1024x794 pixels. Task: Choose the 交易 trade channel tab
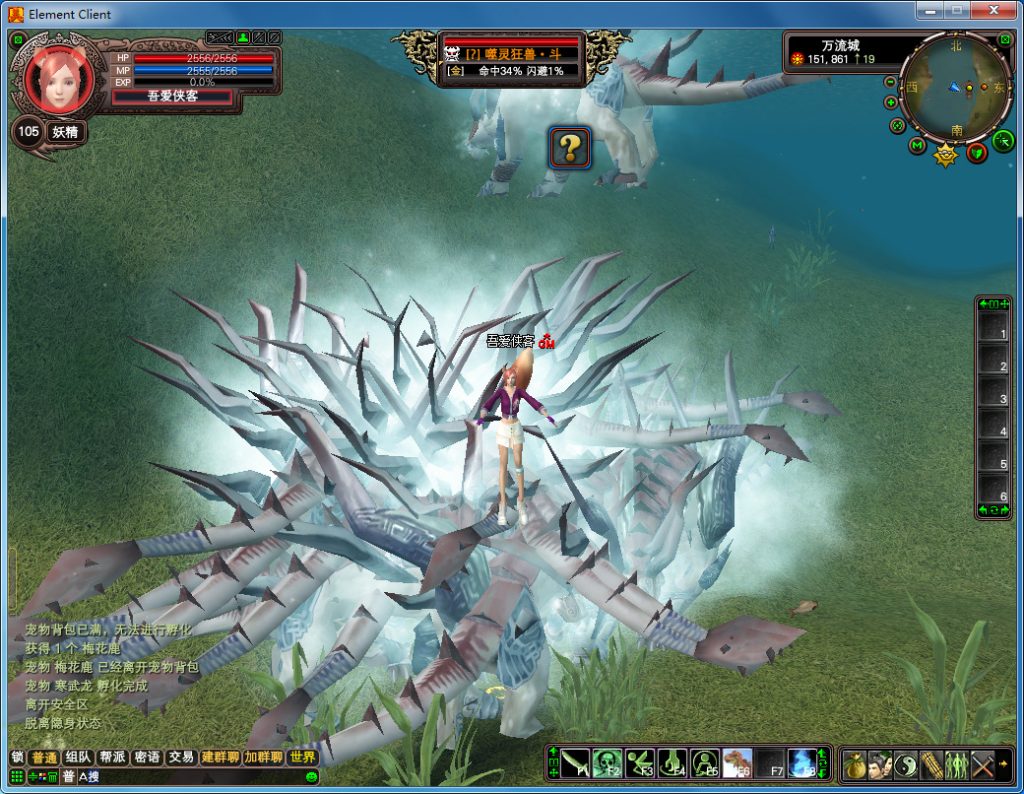pyautogui.click(x=181, y=757)
